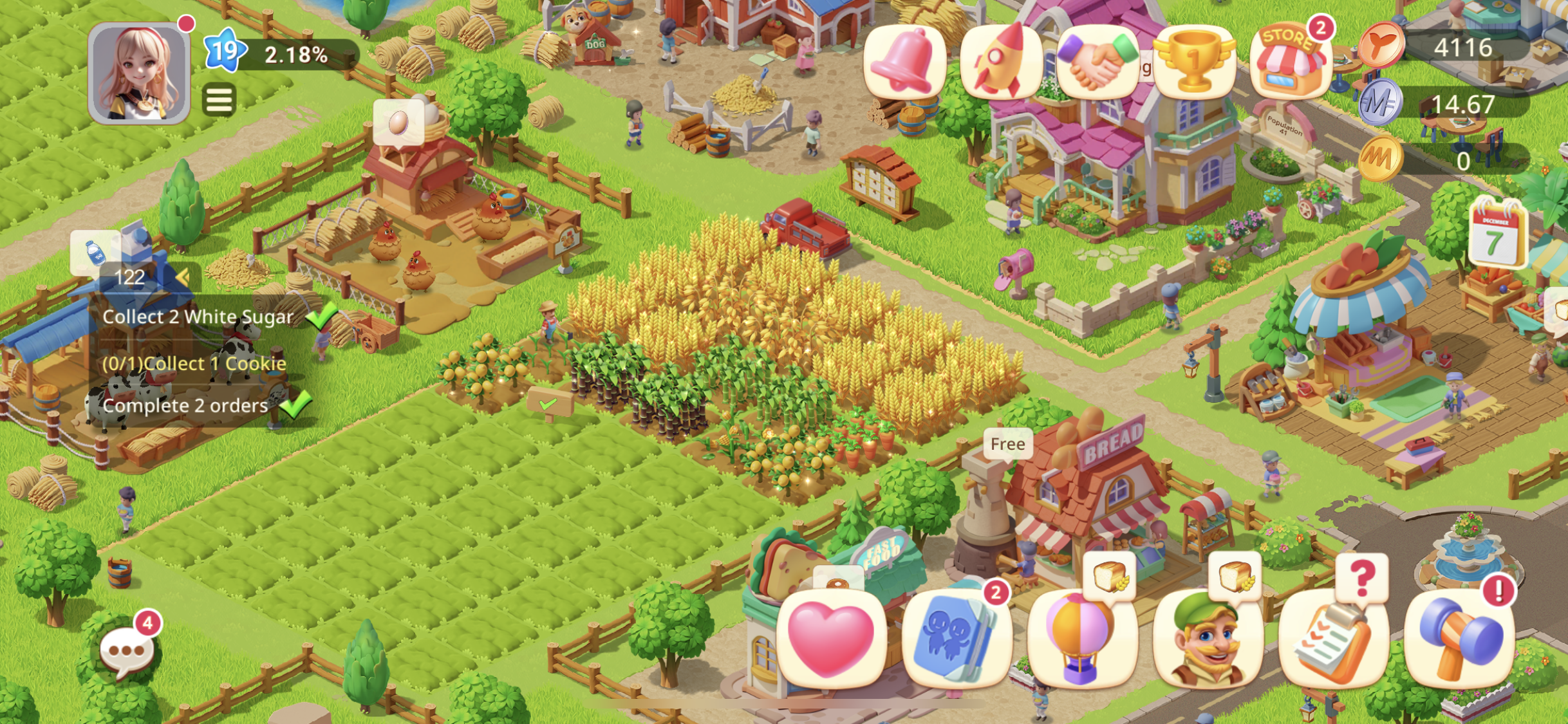Claim the Complete 2 orders quest
This screenshot has width=1568, height=724.
pos(185,405)
